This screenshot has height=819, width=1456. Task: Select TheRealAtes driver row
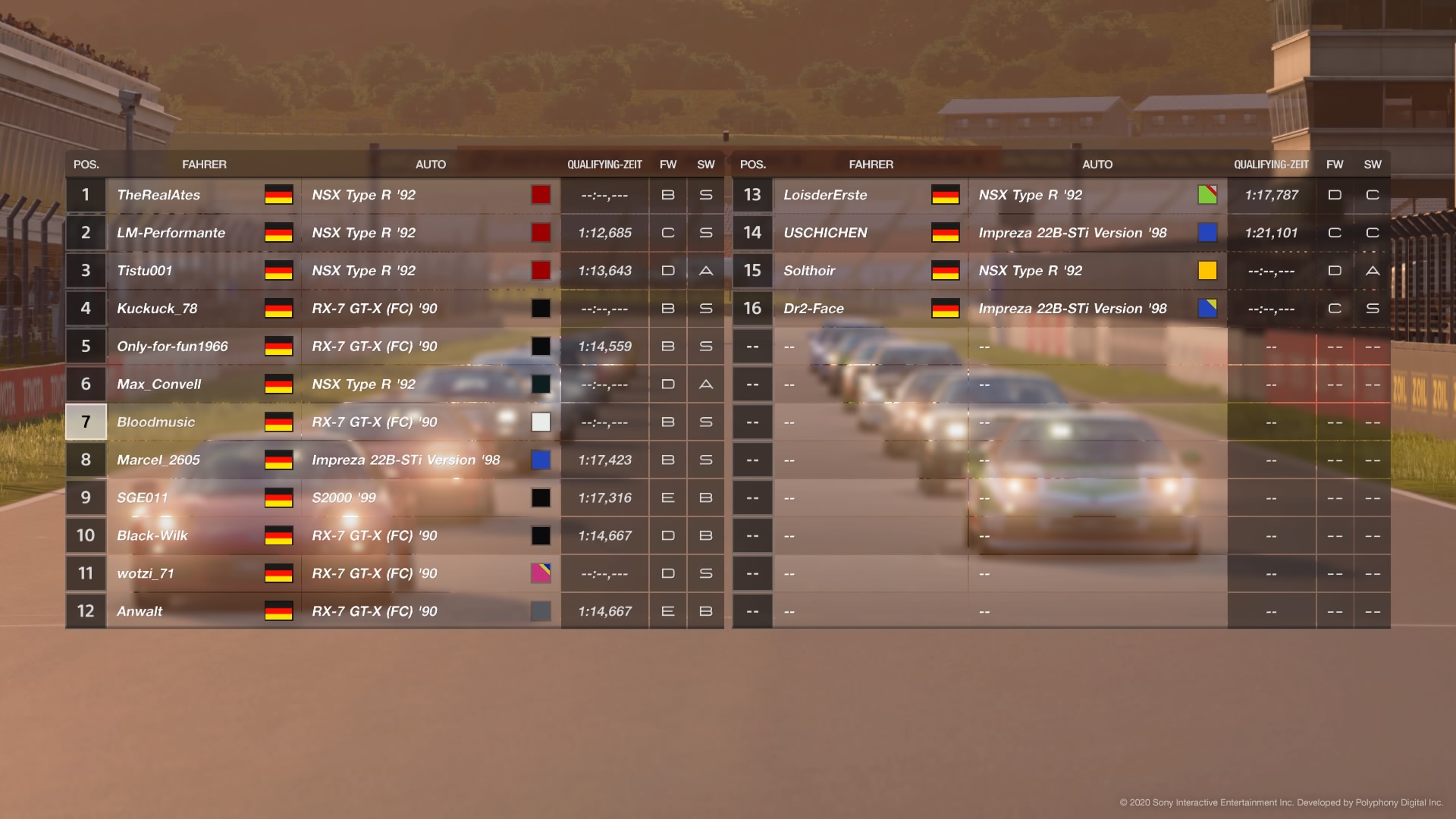point(158,195)
